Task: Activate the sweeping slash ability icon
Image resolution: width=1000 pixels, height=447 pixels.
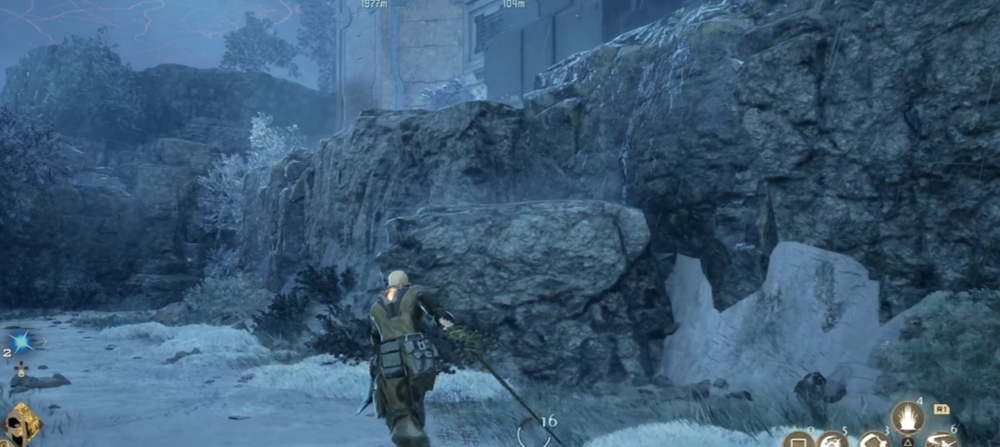Action: point(942,441)
